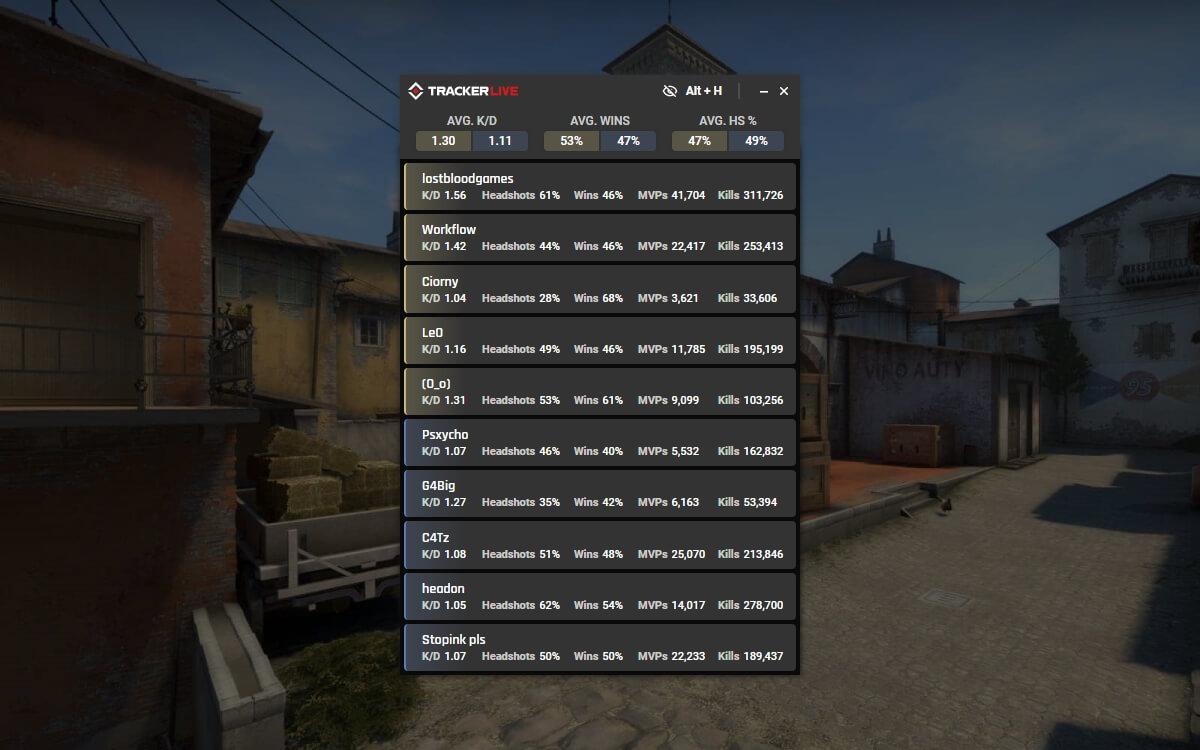Select the lostbloodgames player row
Viewport: 1200px width, 750px height.
point(600,187)
